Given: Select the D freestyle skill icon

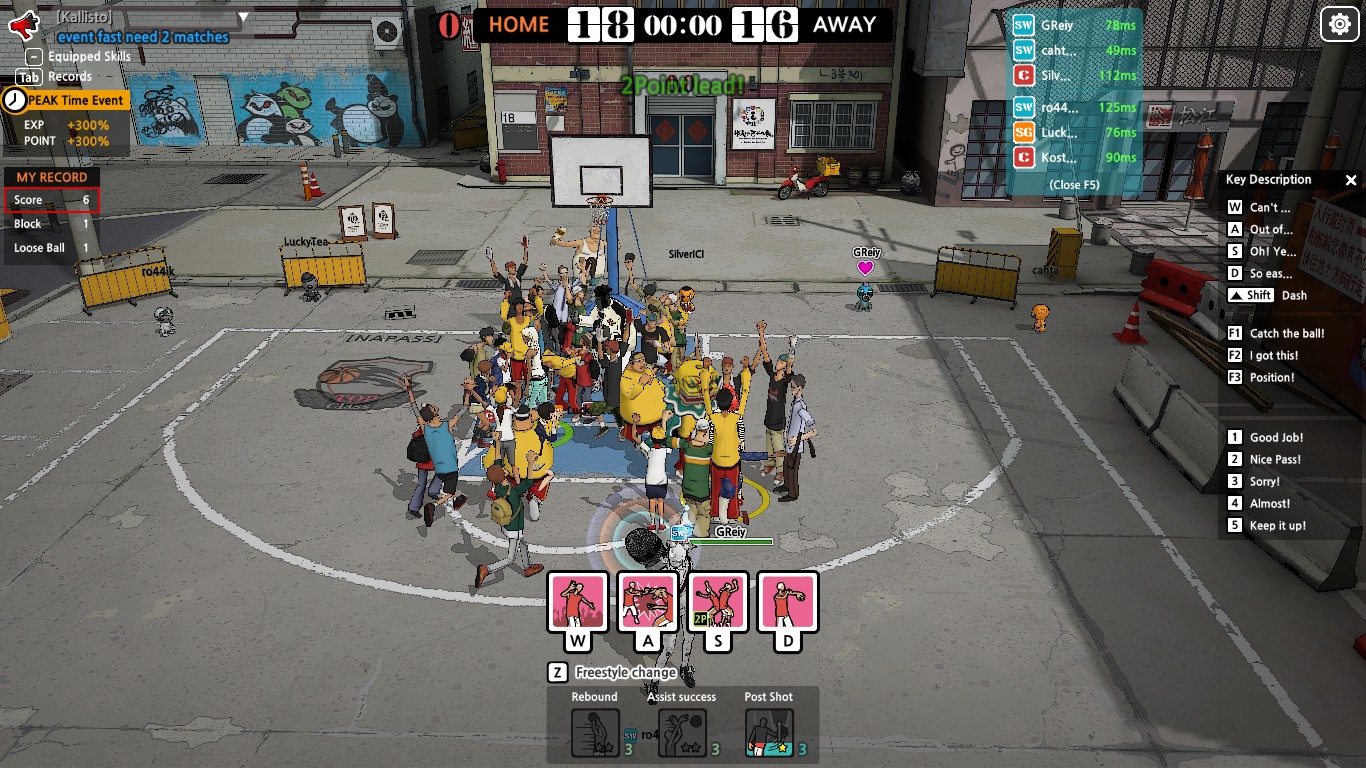Looking at the screenshot, I should point(786,602).
